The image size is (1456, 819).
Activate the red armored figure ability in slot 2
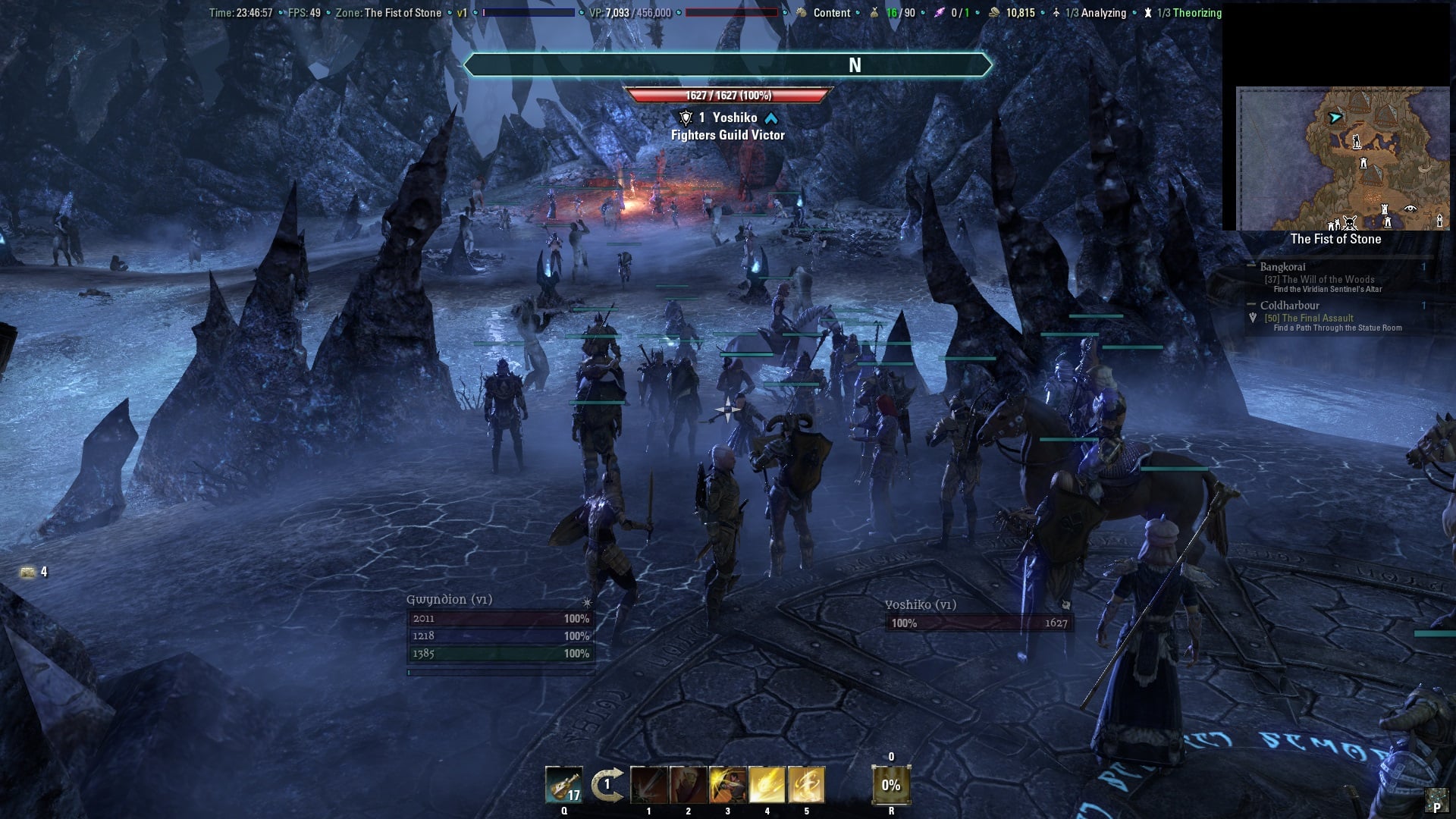pyautogui.click(x=688, y=785)
